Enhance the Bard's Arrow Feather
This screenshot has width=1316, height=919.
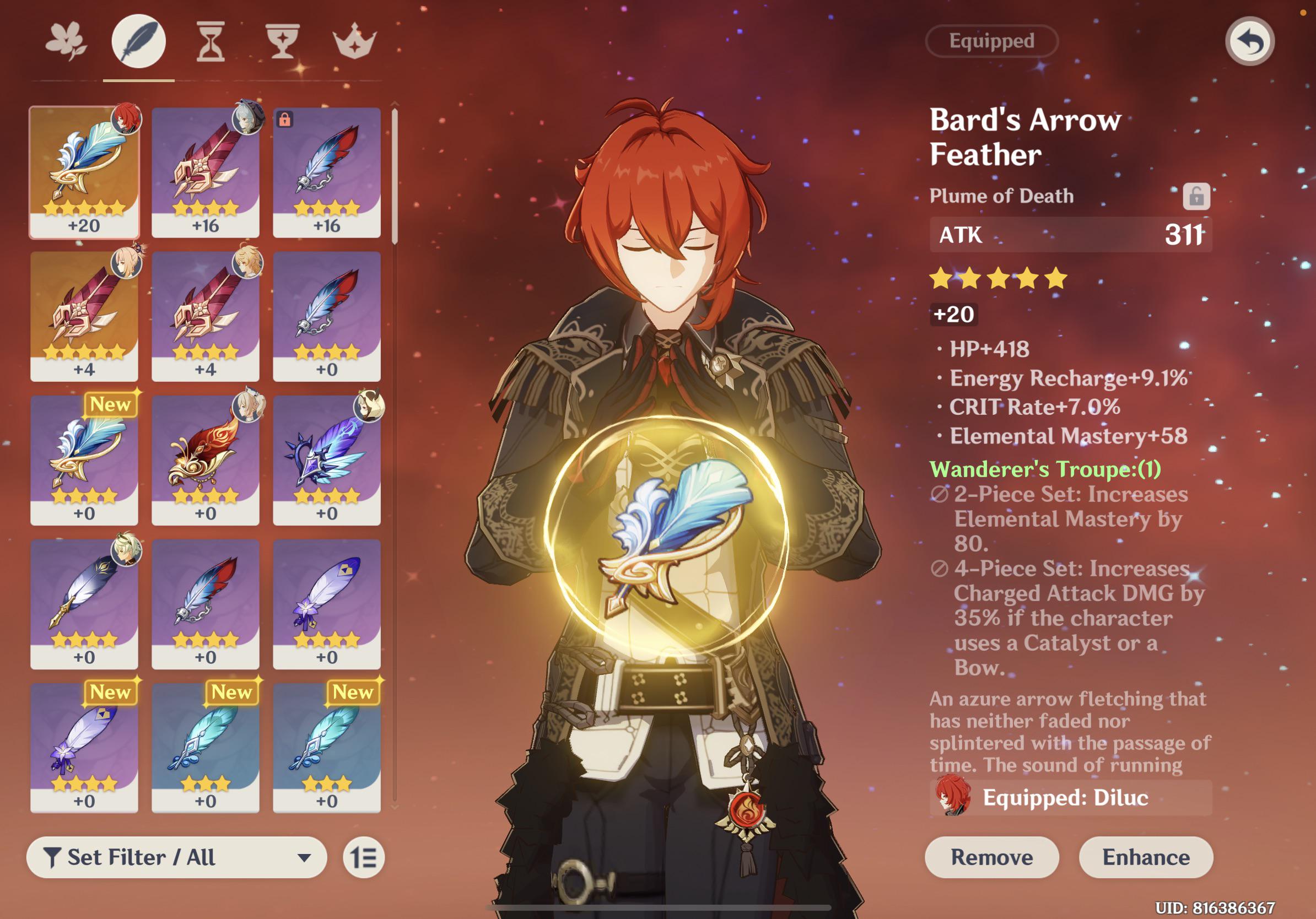tap(1146, 857)
